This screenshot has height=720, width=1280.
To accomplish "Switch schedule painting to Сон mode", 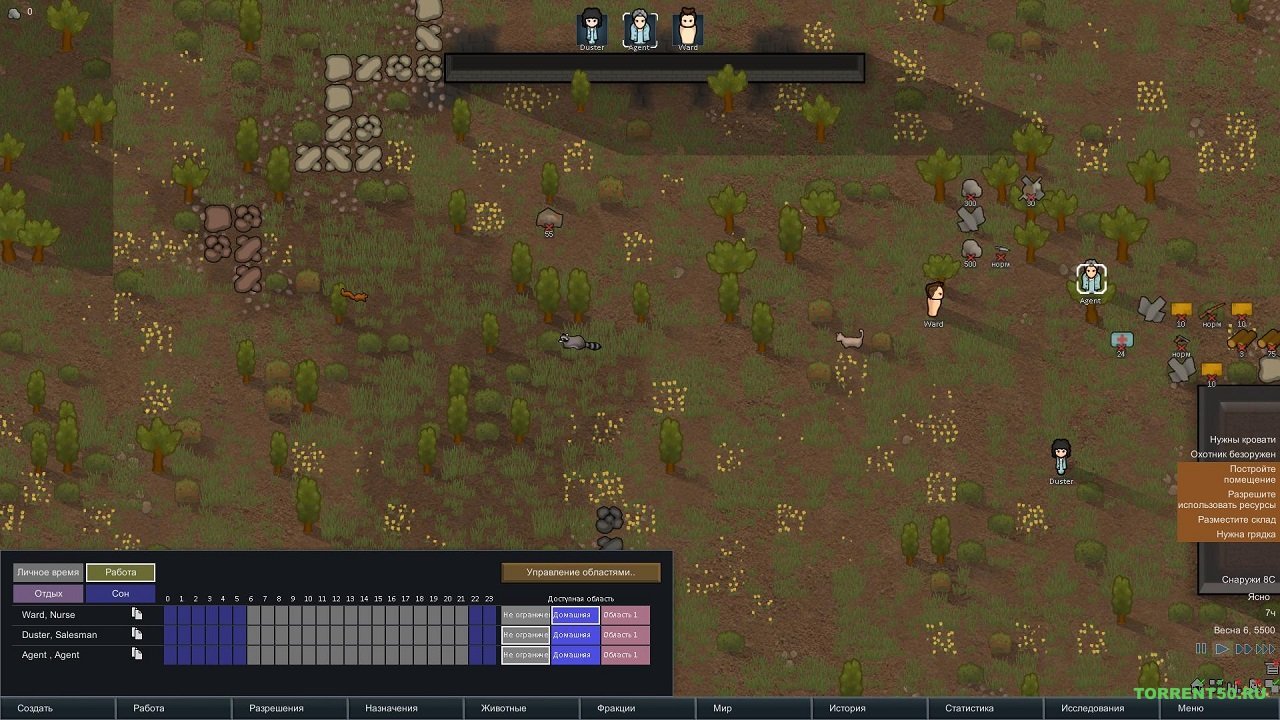I will point(122,591).
